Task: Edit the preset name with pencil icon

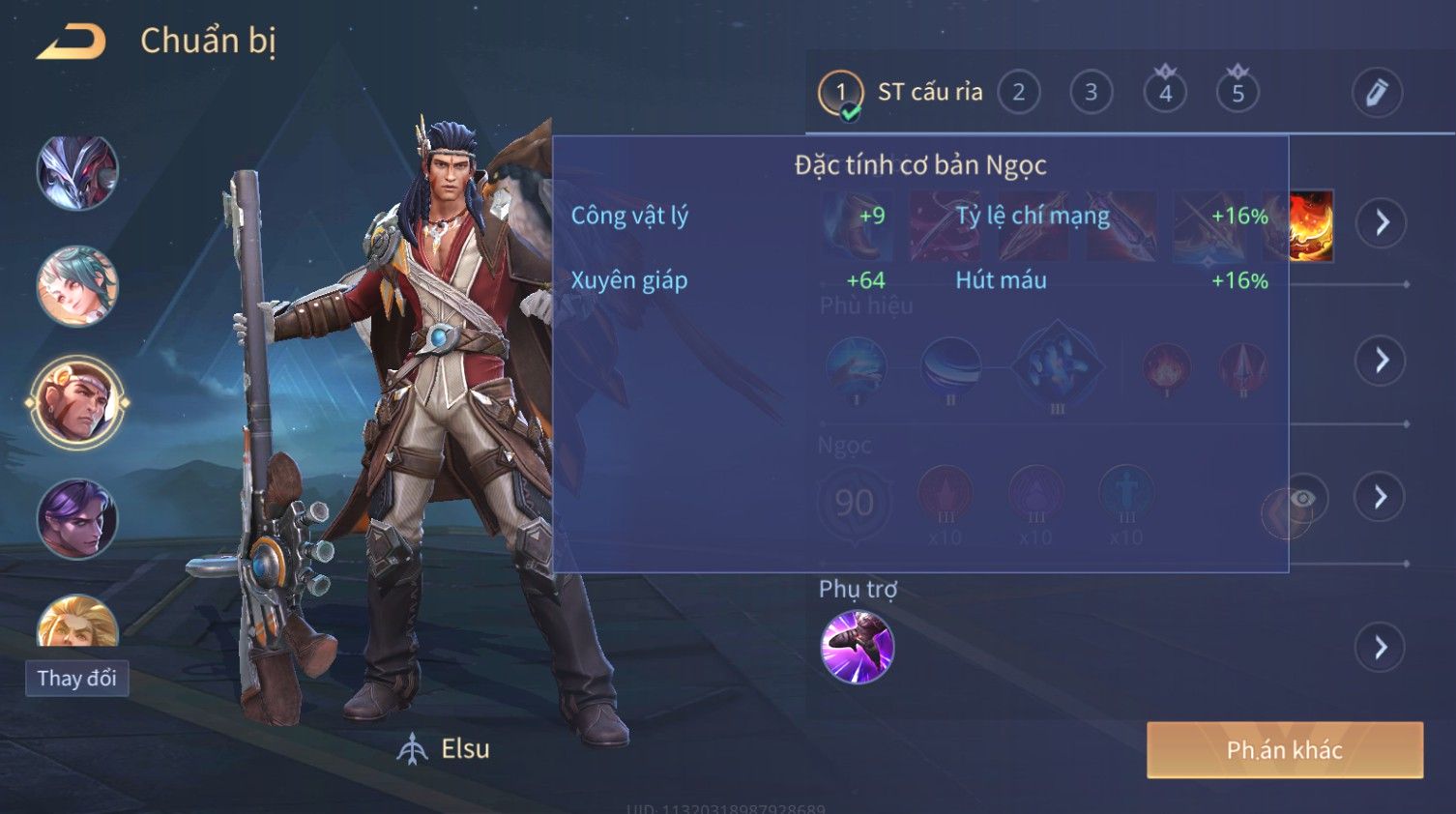Action: click(1376, 93)
